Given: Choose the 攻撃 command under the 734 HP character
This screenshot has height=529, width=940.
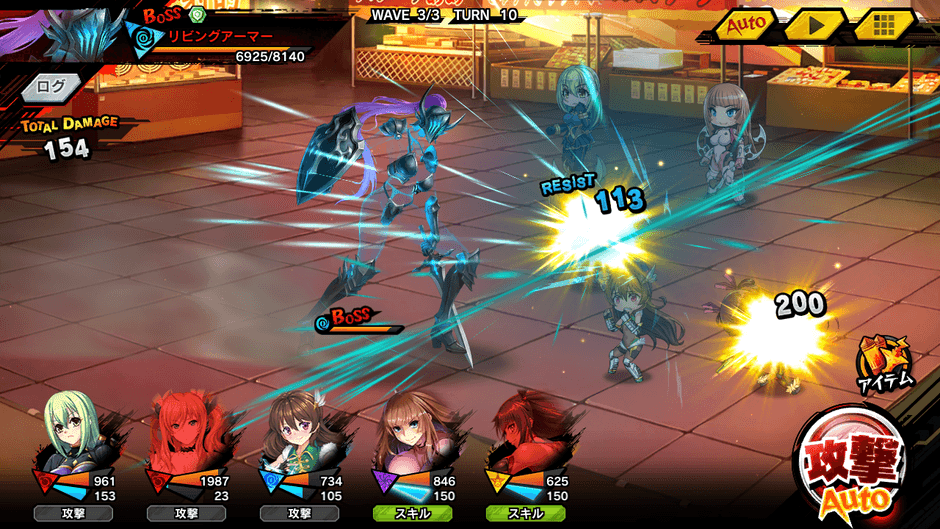Looking at the screenshot, I should point(299,513).
